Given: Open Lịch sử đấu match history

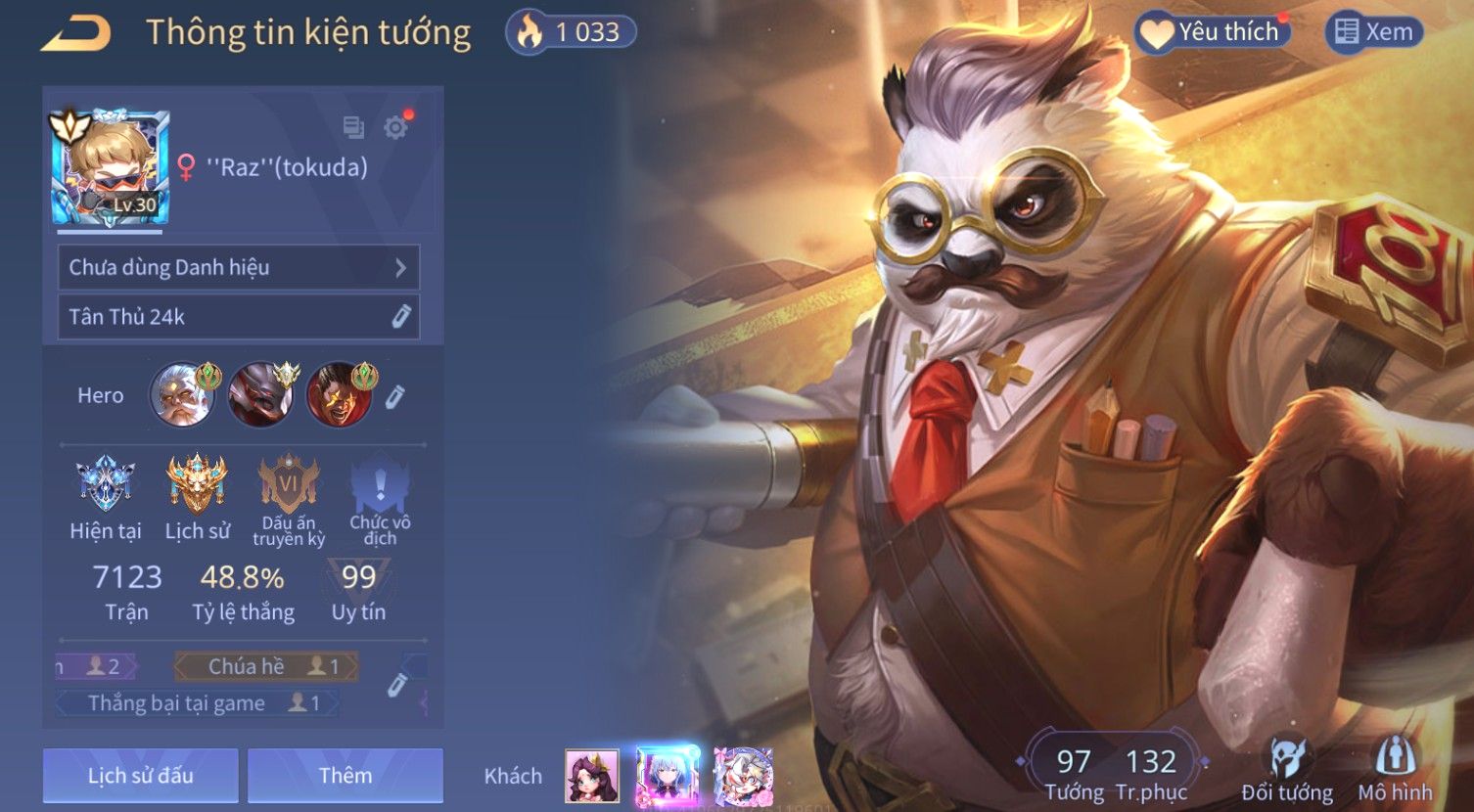Looking at the screenshot, I should 141,776.
